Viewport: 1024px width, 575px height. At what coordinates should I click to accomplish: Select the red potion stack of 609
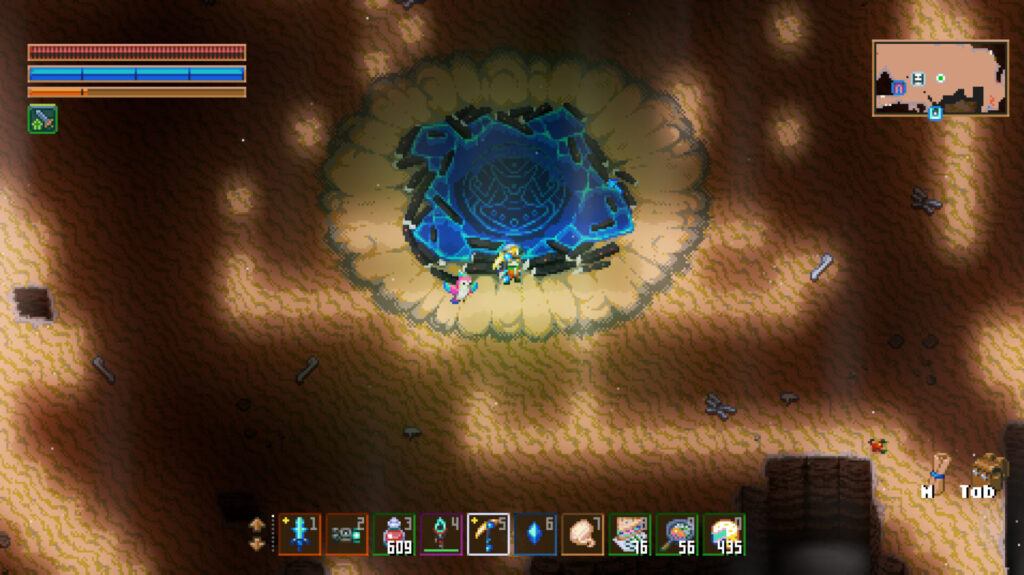[395, 534]
